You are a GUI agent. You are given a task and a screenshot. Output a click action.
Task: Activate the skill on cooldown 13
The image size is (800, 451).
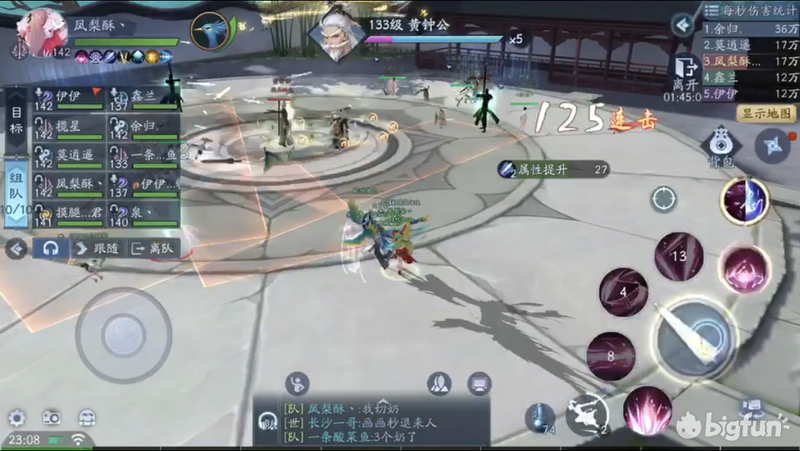679,257
